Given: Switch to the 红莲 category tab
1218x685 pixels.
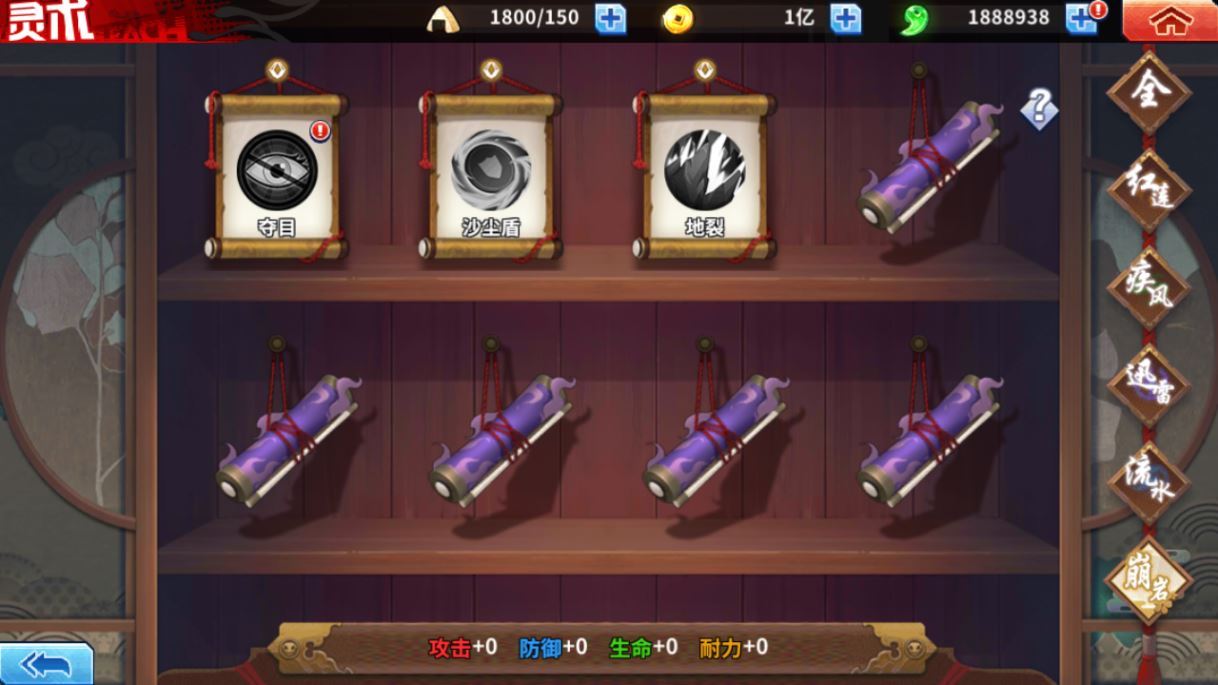Looking at the screenshot, I should click(1148, 190).
